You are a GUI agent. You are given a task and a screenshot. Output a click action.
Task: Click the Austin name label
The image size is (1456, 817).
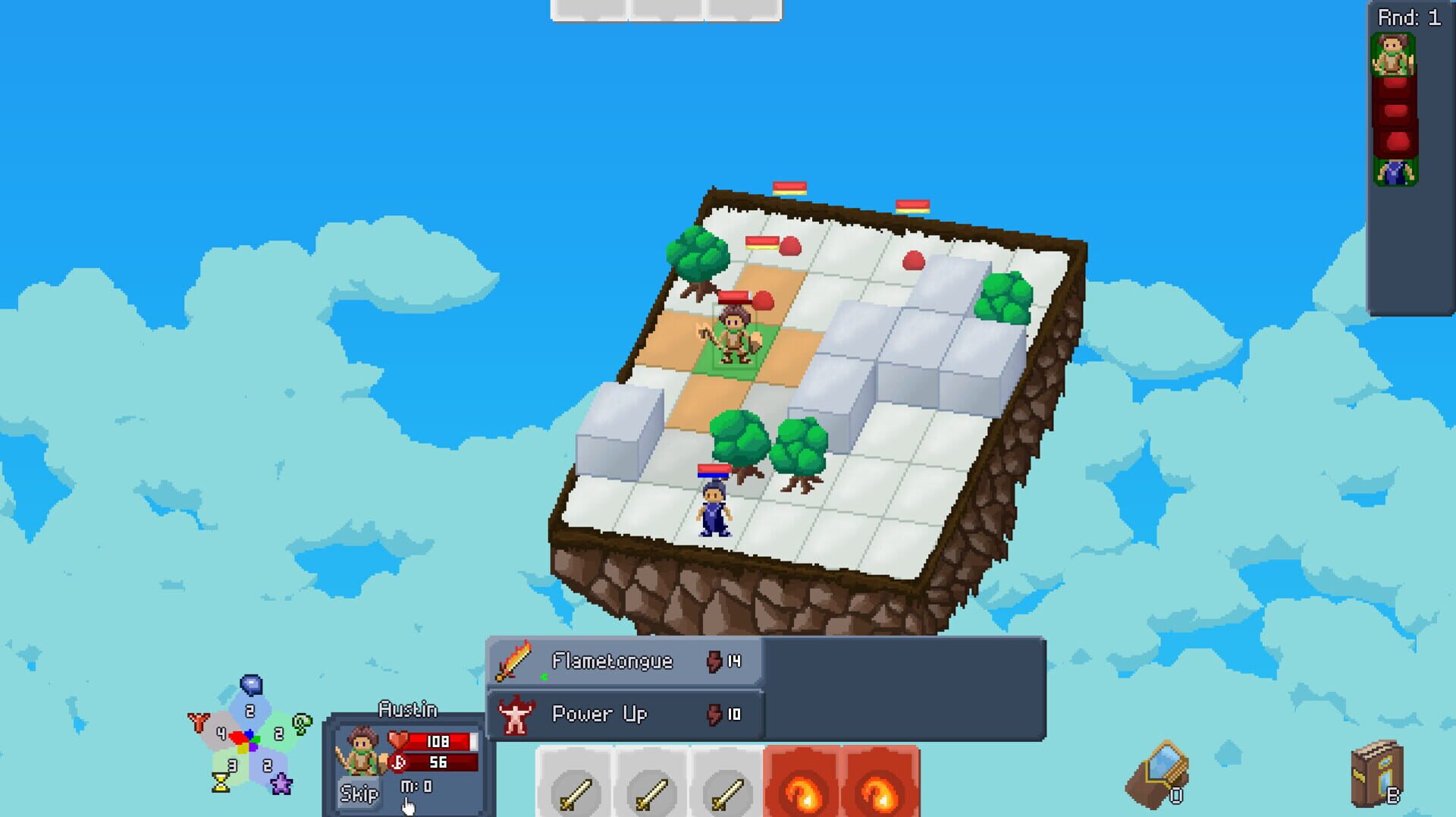coord(407,707)
